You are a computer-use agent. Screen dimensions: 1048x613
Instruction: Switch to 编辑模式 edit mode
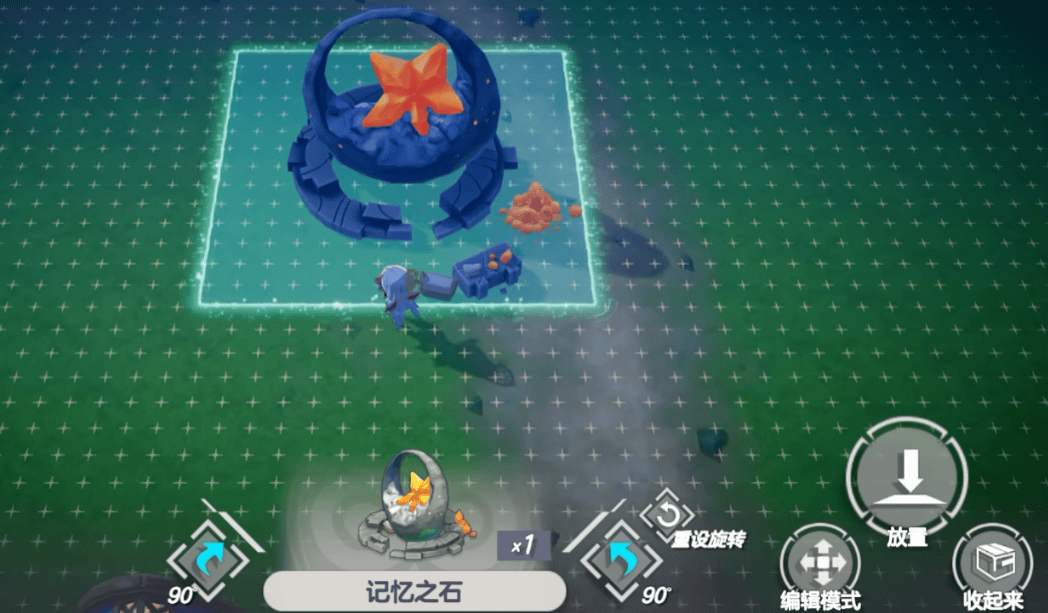[819, 560]
